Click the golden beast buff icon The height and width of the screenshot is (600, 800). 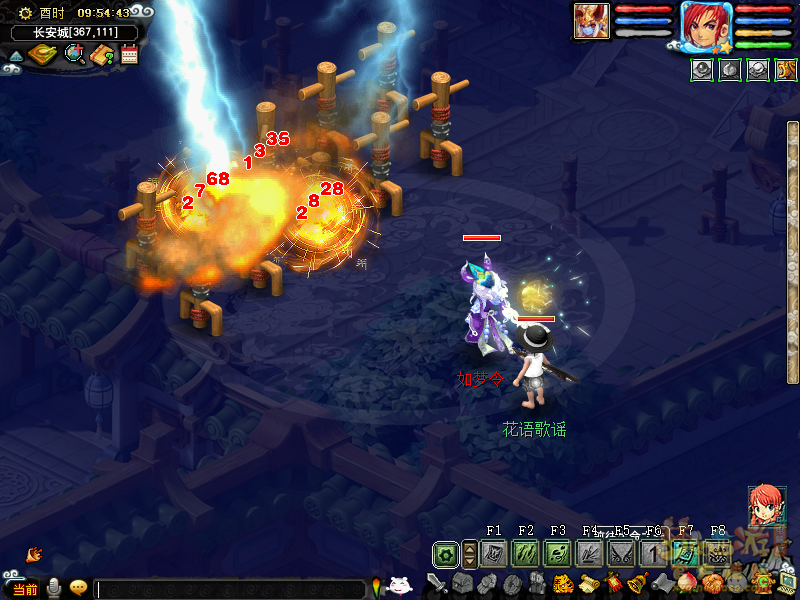(786, 70)
